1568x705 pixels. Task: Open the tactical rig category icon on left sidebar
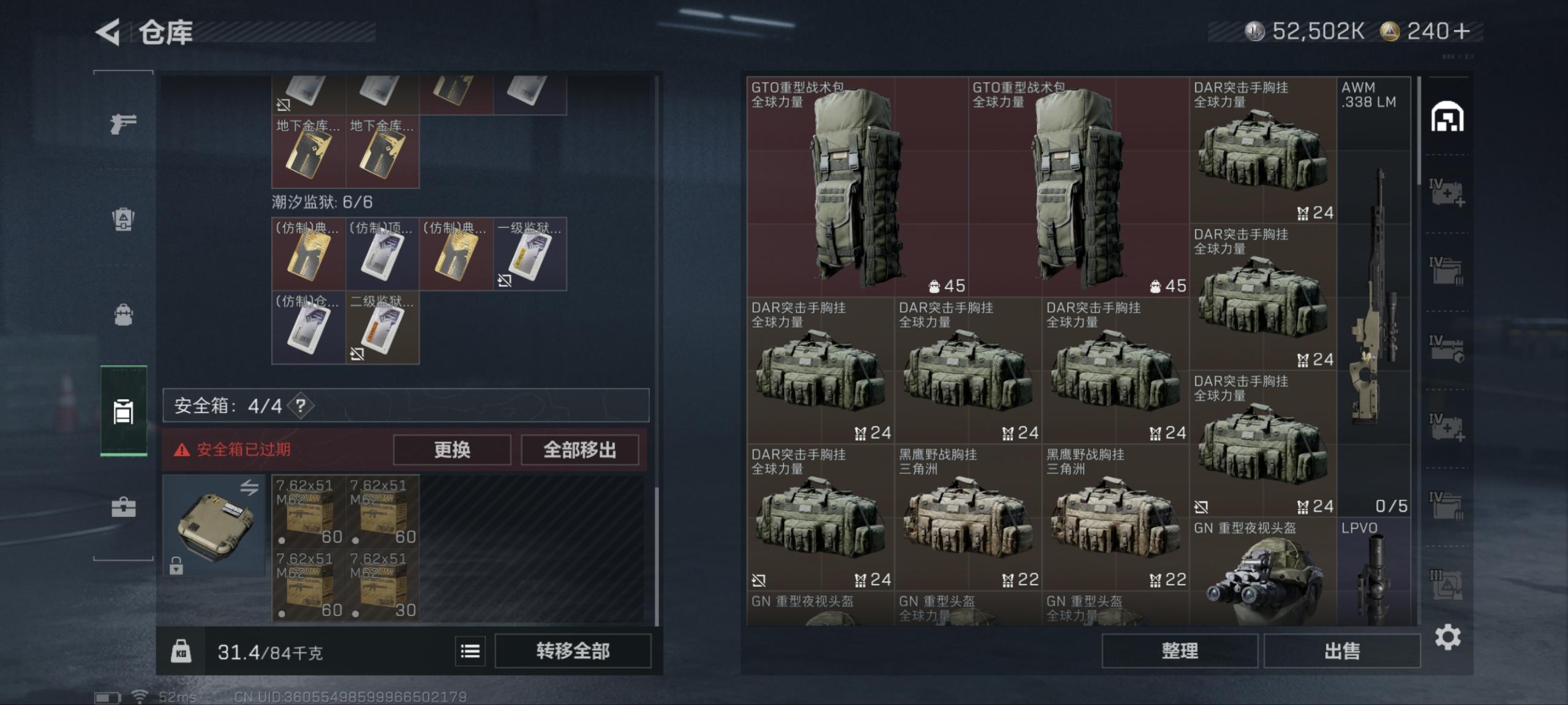(x=123, y=219)
